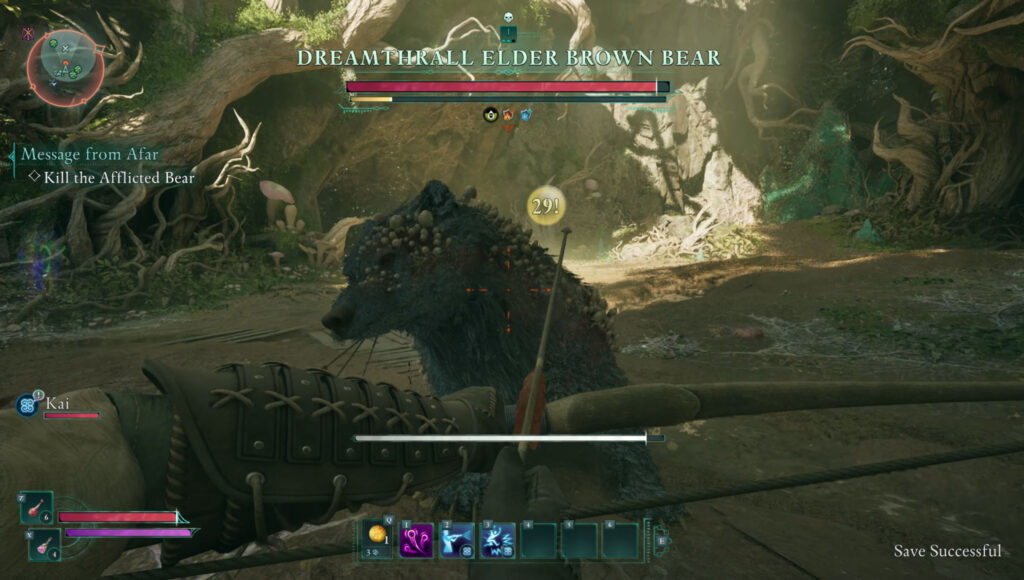Select the orange throwable orb slot
The height and width of the screenshot is (580, 1024).
coord(377,539)
